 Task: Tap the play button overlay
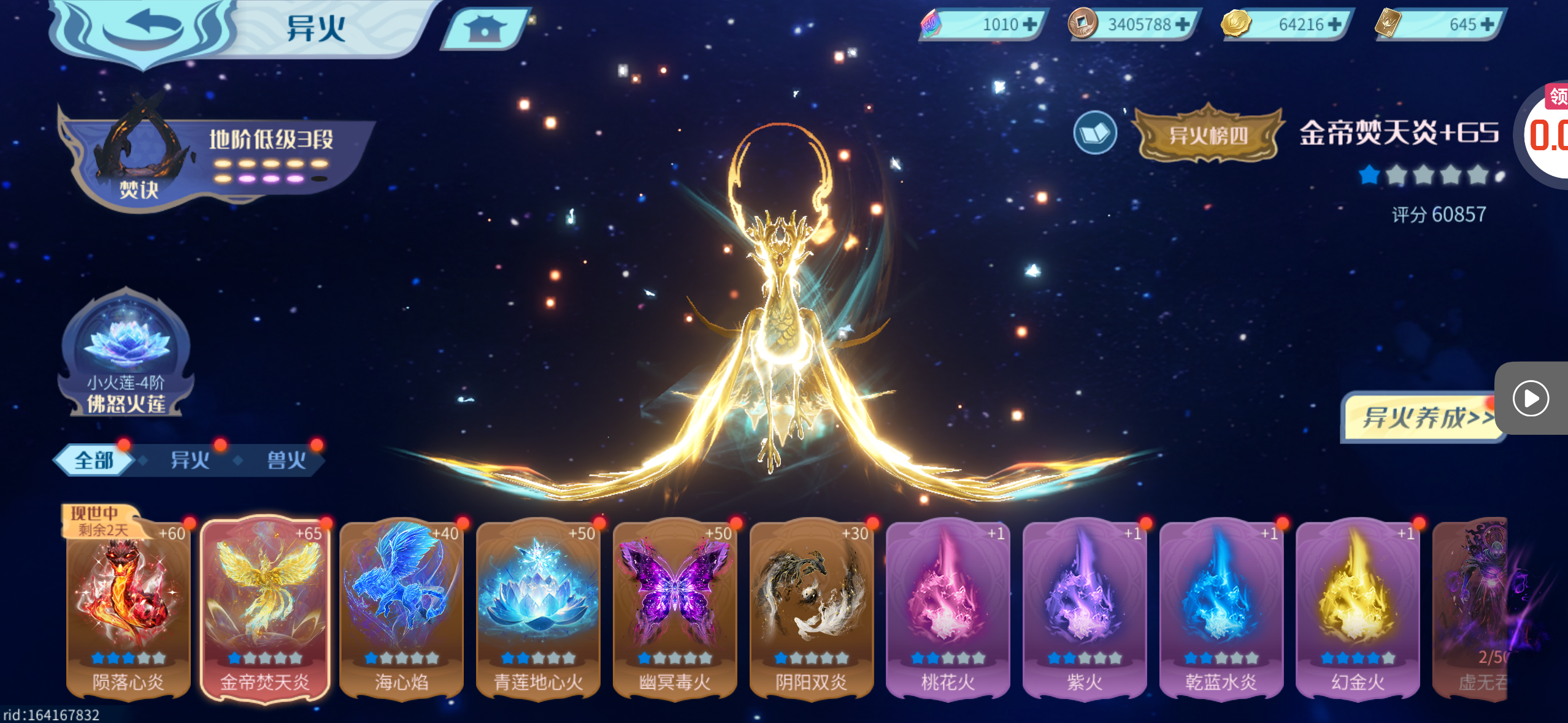pos(1531,399)
